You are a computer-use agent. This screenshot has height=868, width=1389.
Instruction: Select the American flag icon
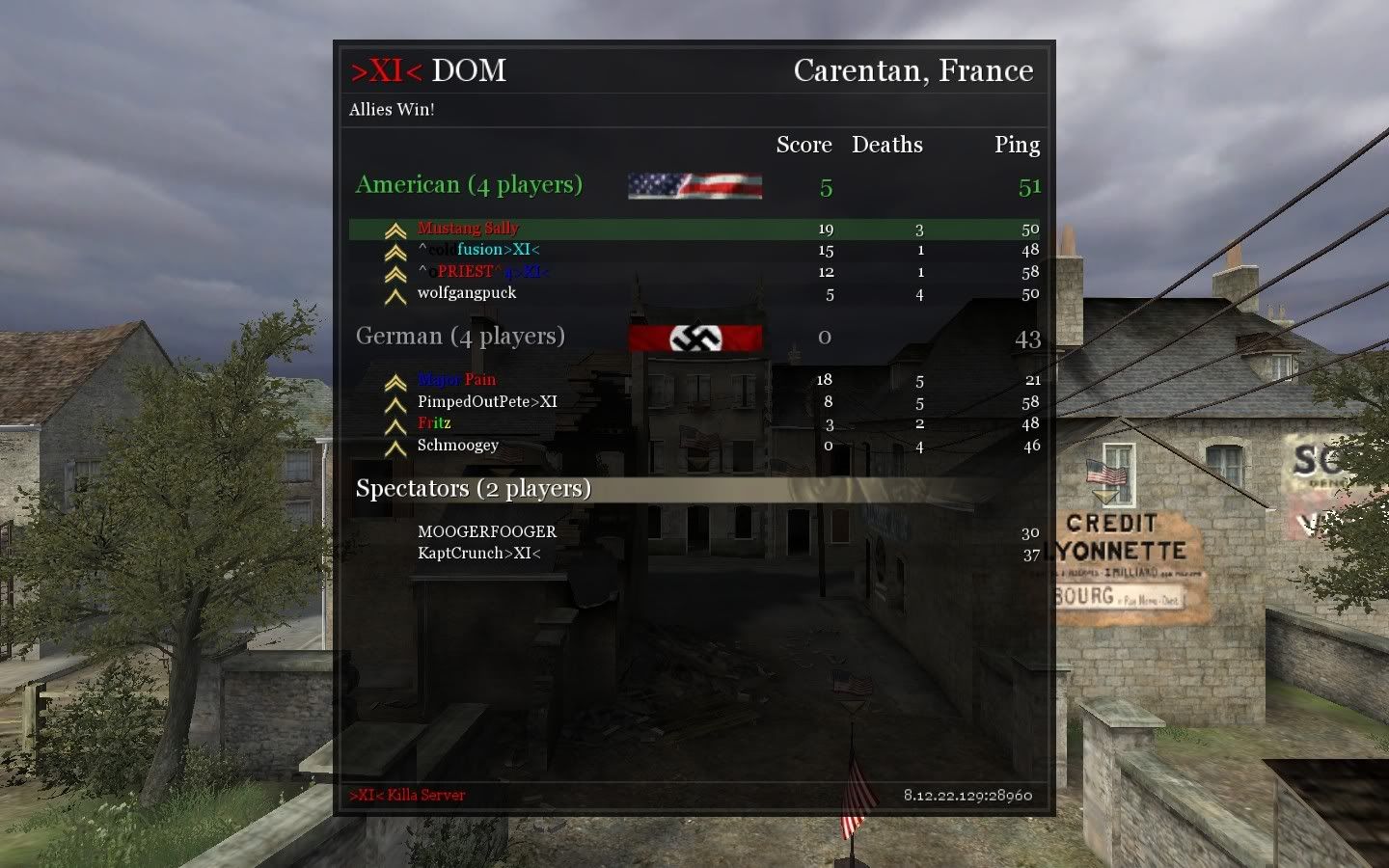tap(694, 185)
